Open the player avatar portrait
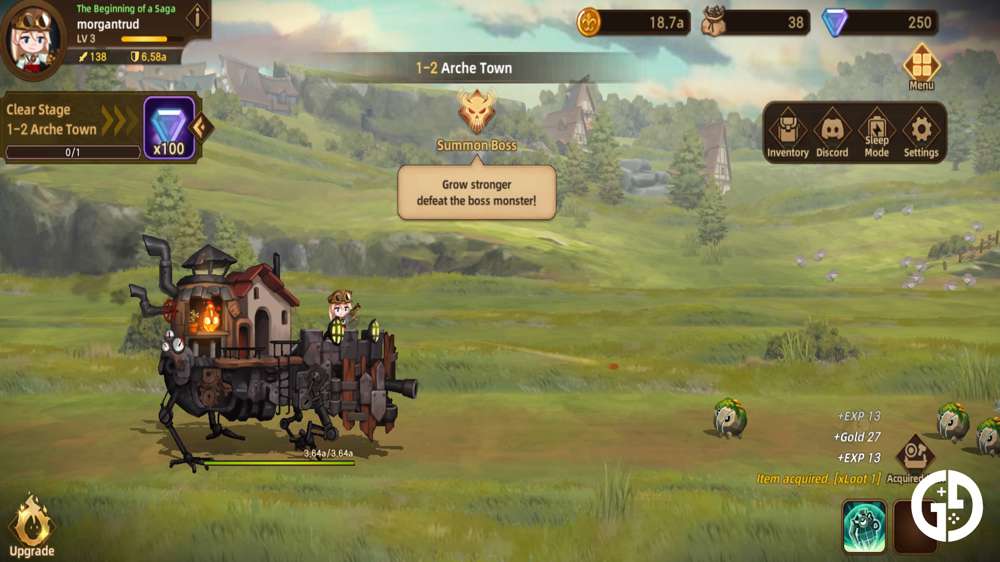1000x562 pixels. (x=32, y=40)
